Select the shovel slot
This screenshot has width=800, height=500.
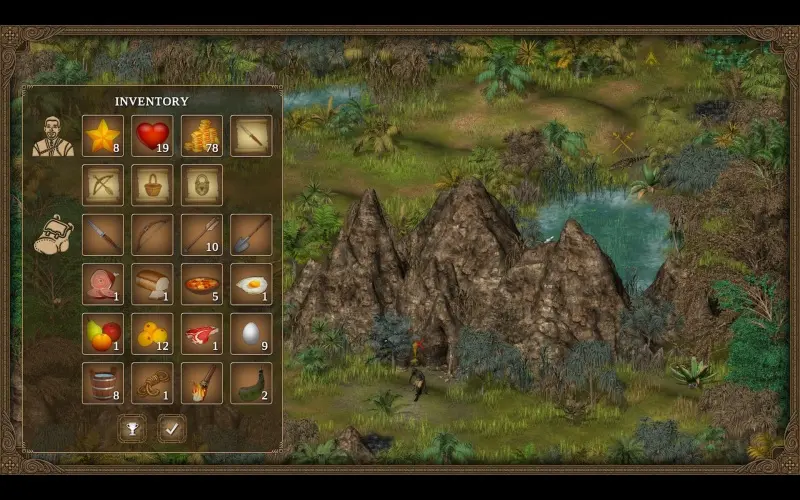[x=251, y=234]
